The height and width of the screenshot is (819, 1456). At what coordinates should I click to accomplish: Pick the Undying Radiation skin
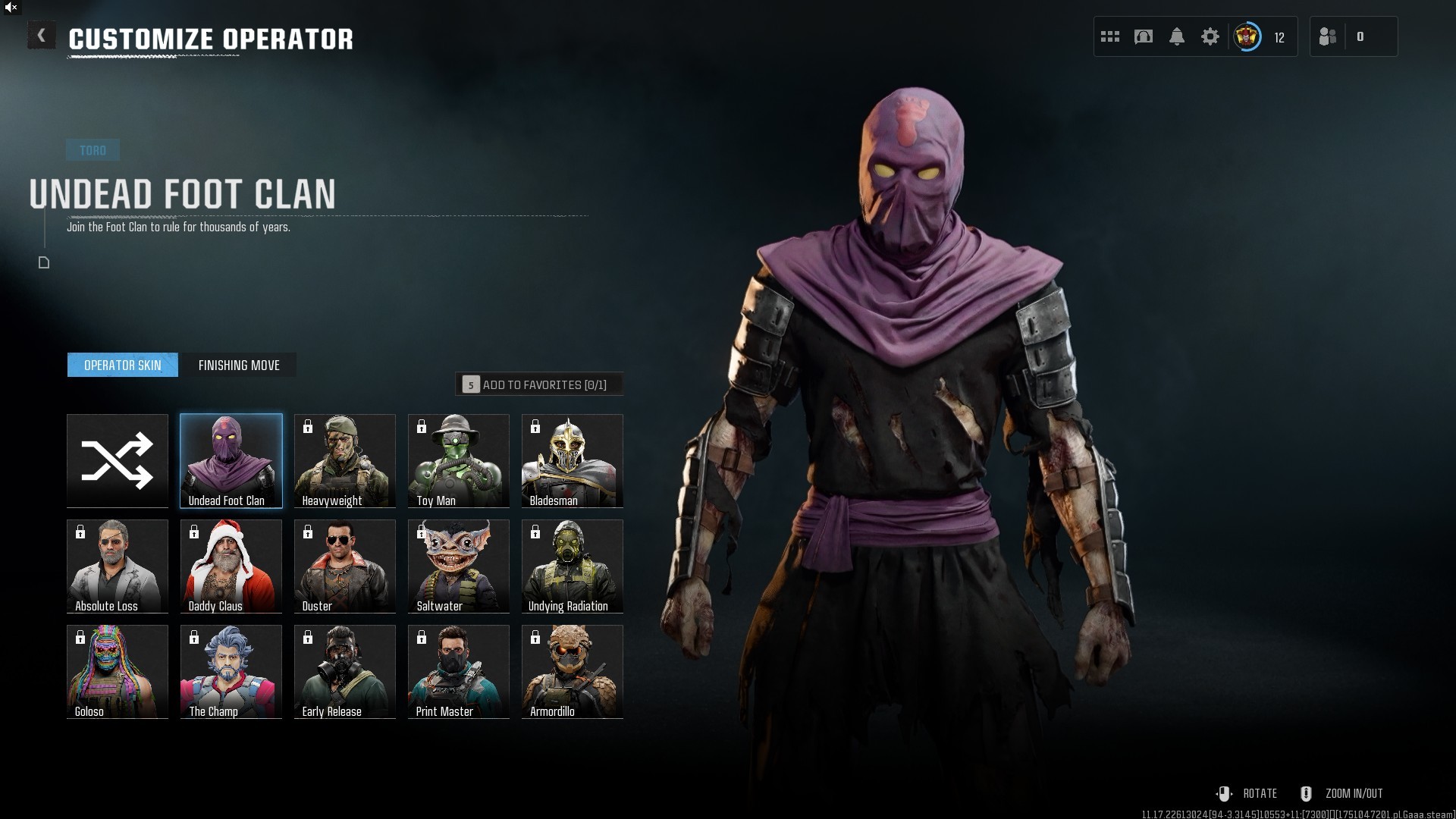(x=573, y=566)
